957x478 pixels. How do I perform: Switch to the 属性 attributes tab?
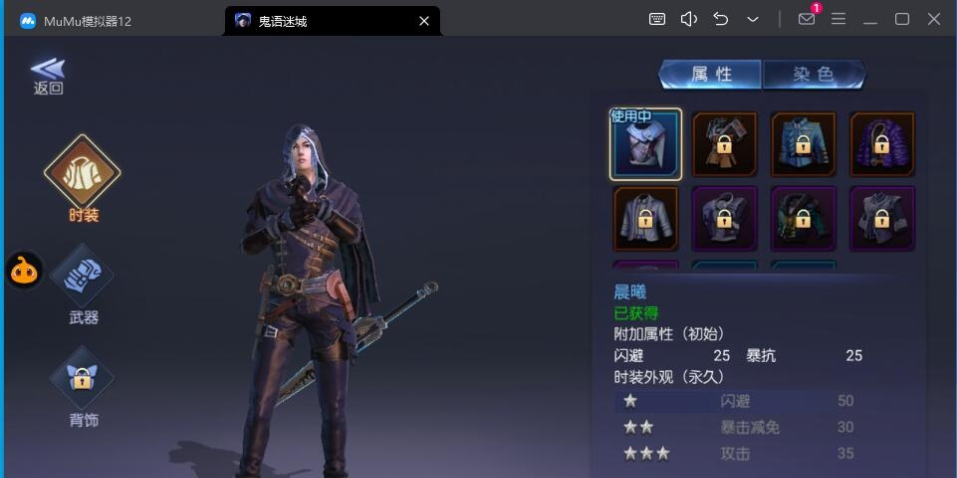point(711,75)
